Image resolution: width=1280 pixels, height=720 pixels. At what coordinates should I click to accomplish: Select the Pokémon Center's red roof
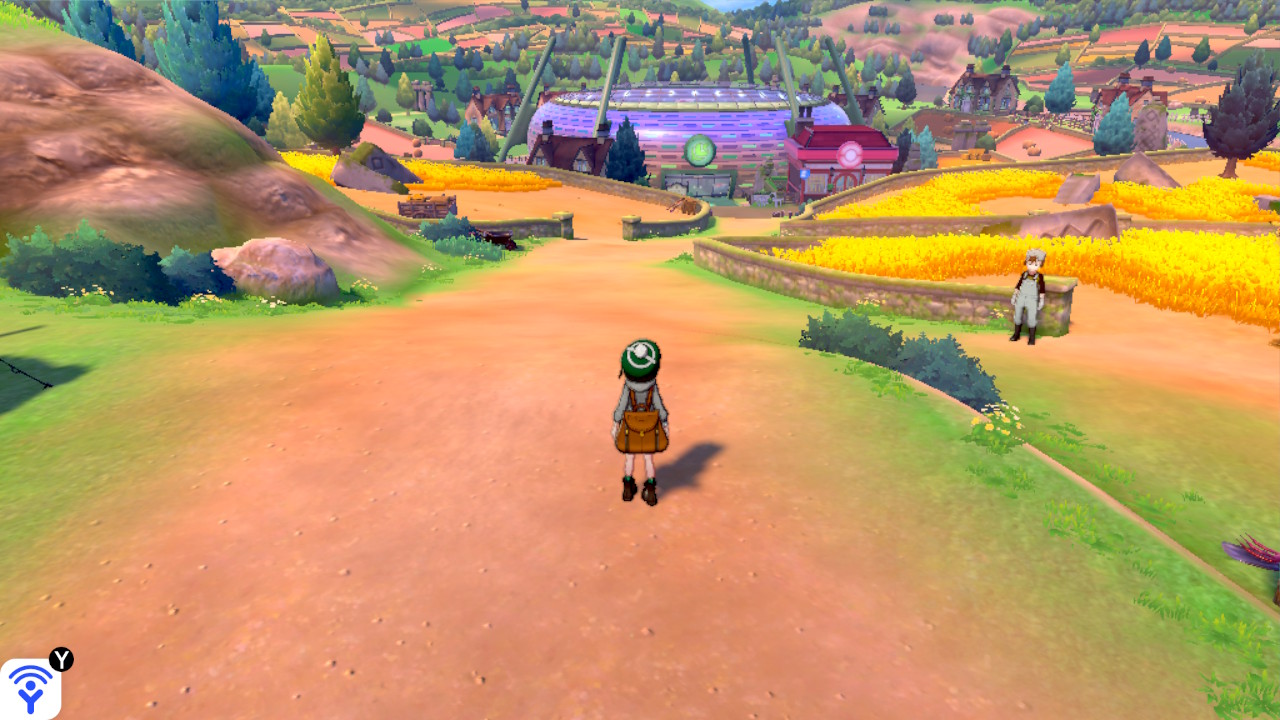point(847,135)
